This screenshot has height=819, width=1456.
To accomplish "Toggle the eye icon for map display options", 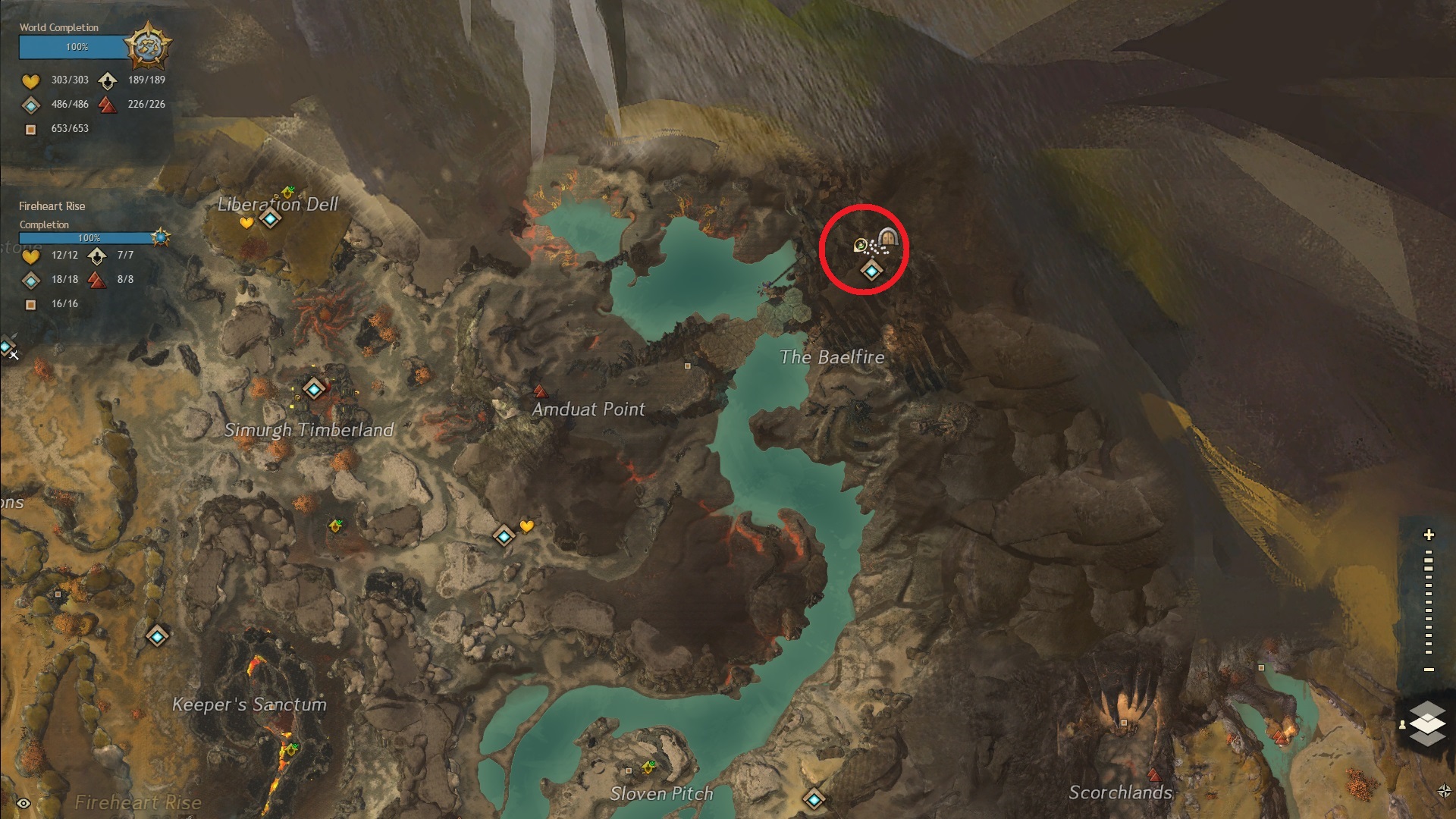I will pyautogui.click(x=24, y=803).
